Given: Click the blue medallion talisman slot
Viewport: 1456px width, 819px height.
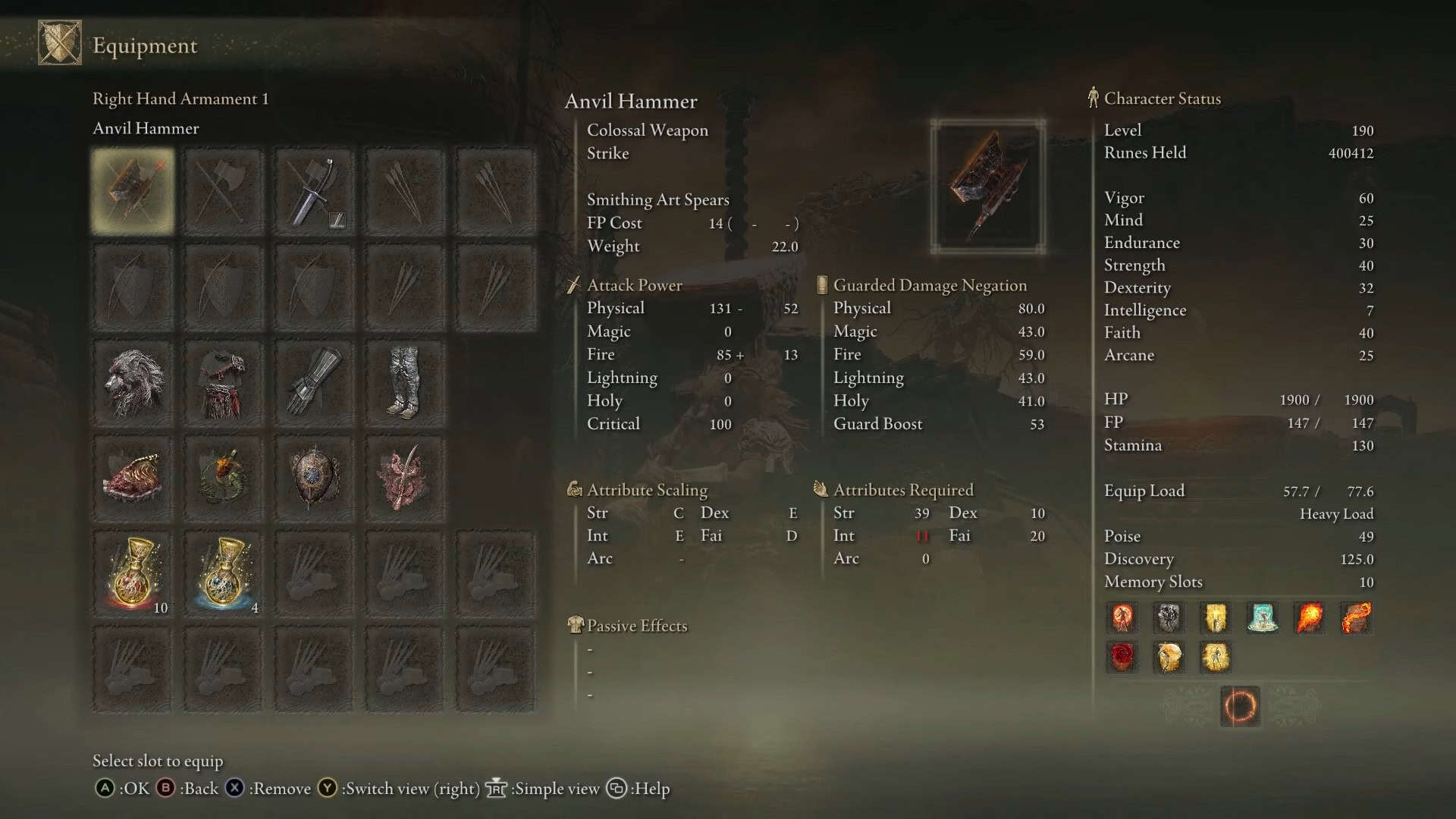Looking at the screenshot, I should click(314, 477).
